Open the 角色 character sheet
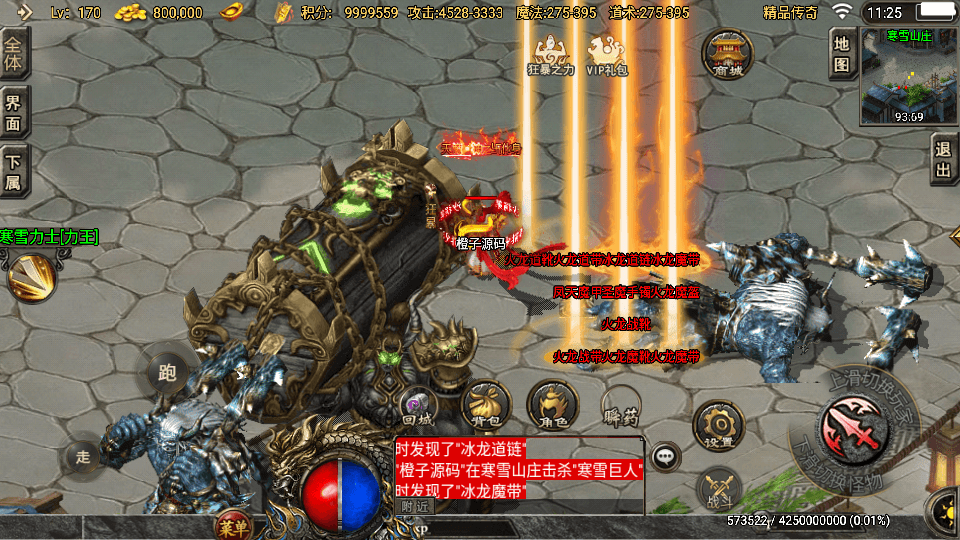The height and width of the screenshot is (540, 960). point(552,405)
